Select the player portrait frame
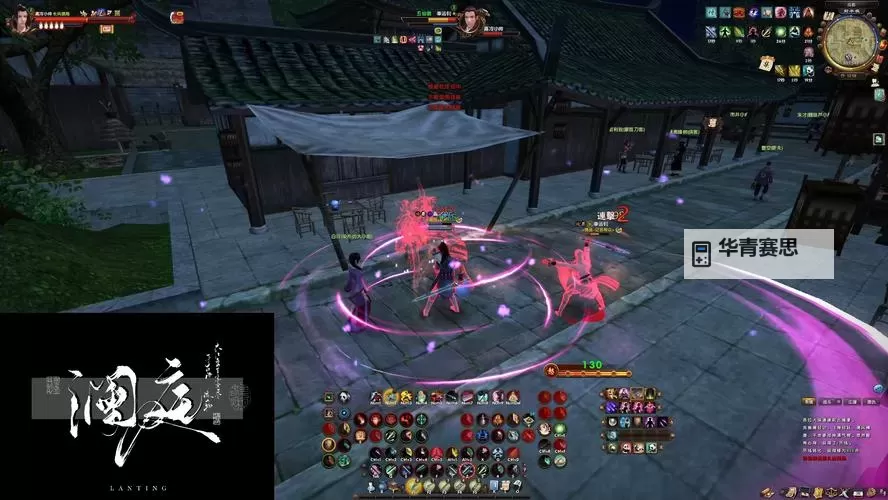The height and width of the screenshot is (500, 888). tap(19, 18)
